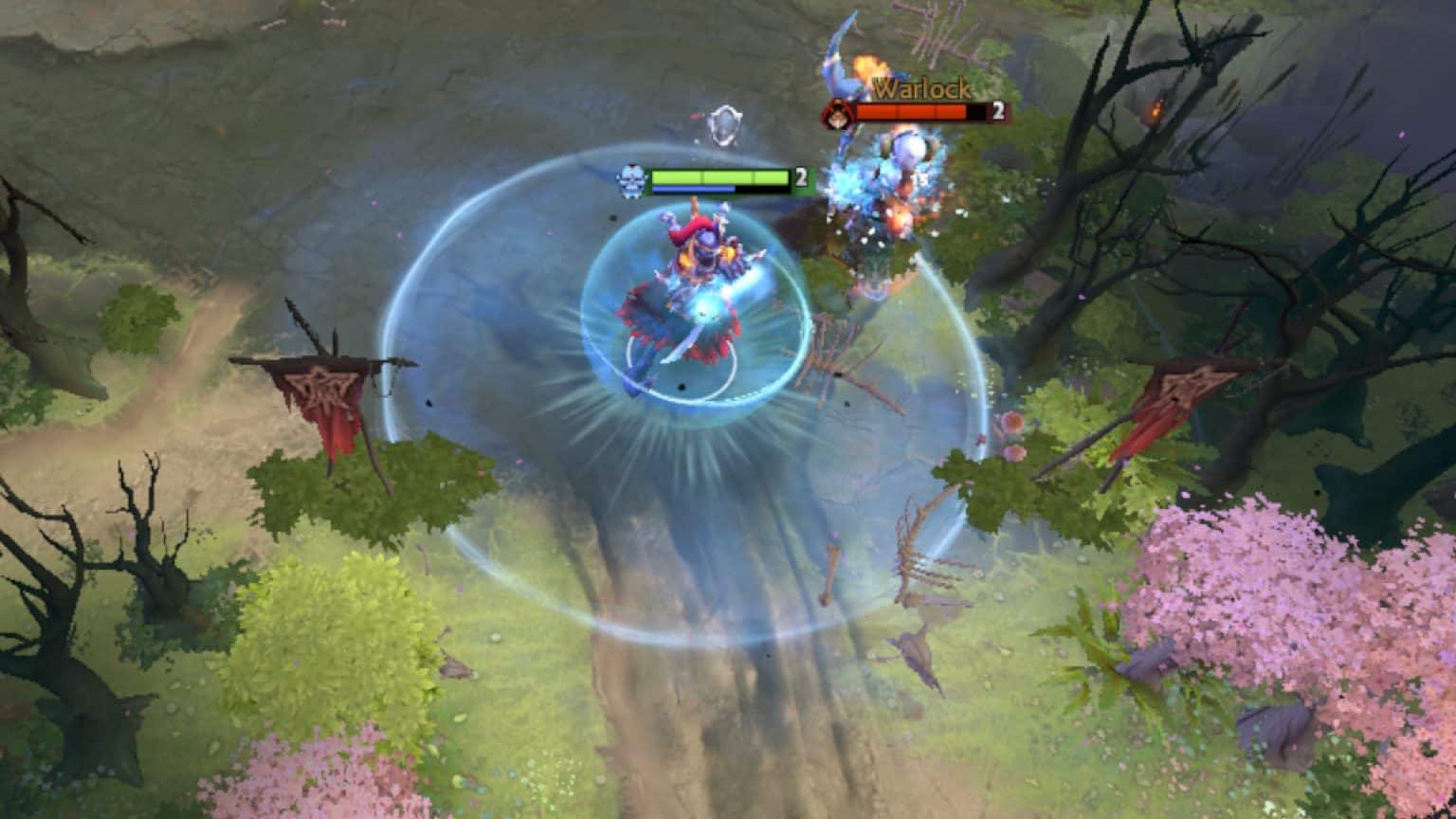Click the green health bar segment
The image size is (1456, 819).
coord(720,177)
